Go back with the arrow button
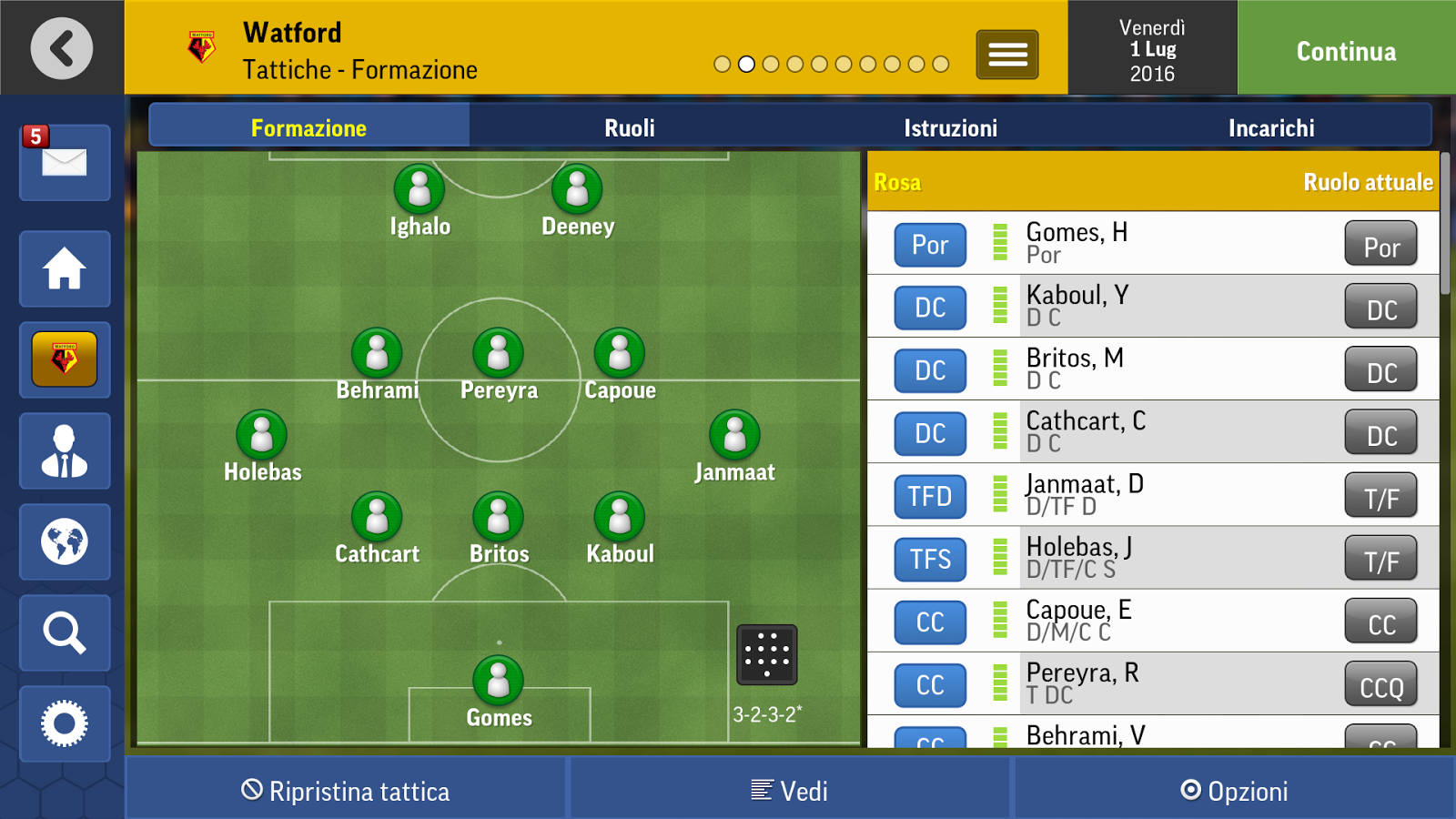 62,48
